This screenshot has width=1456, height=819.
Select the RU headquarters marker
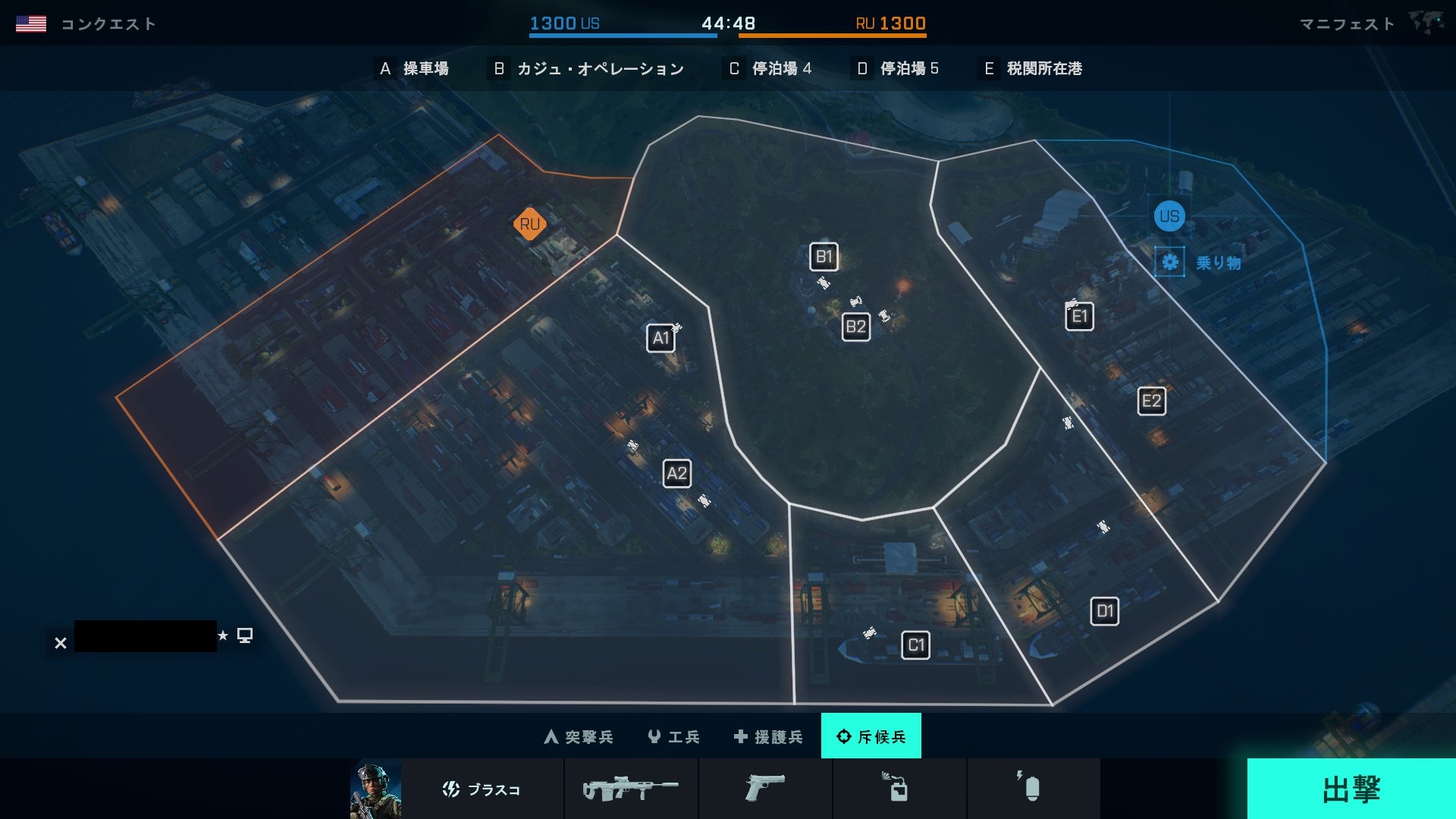pos(529,224)
